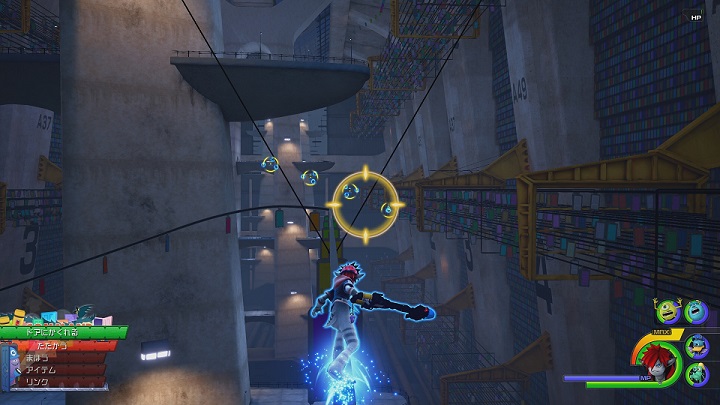This screenshot has height=405, width=720.
Task: Click Sulley's party portrait
Action: pos(697,313)
